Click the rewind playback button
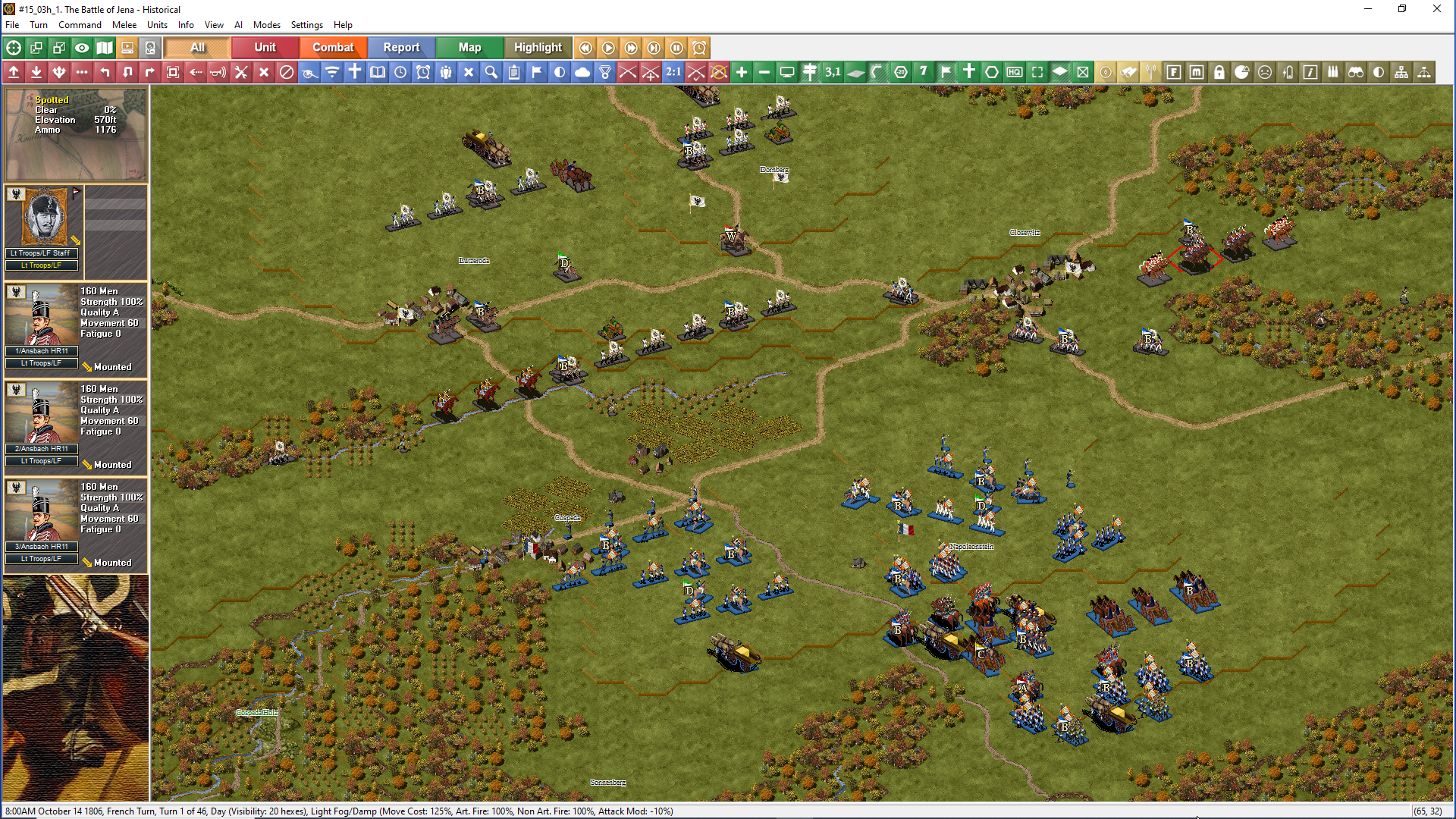This screenshot has width=1456, height=819. click(x=585, y=48)
